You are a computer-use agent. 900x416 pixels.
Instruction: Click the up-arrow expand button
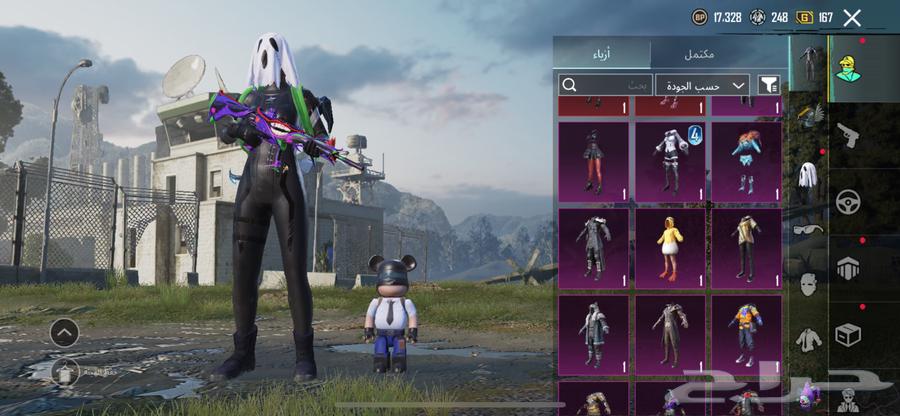click(x=64, y=332)
